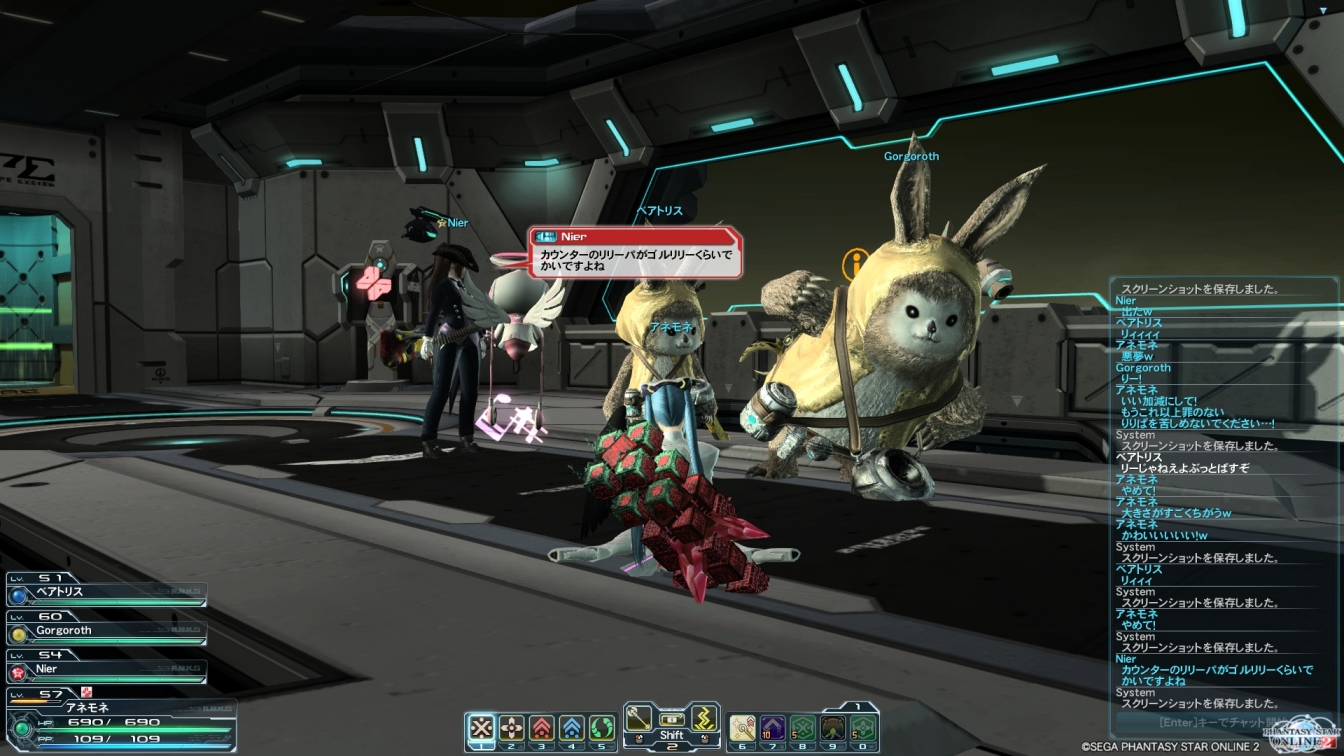This screenshot has width=1344, height=756.
Task: Select party member ベアトリス in party list
Action: [x=105, y=593]
